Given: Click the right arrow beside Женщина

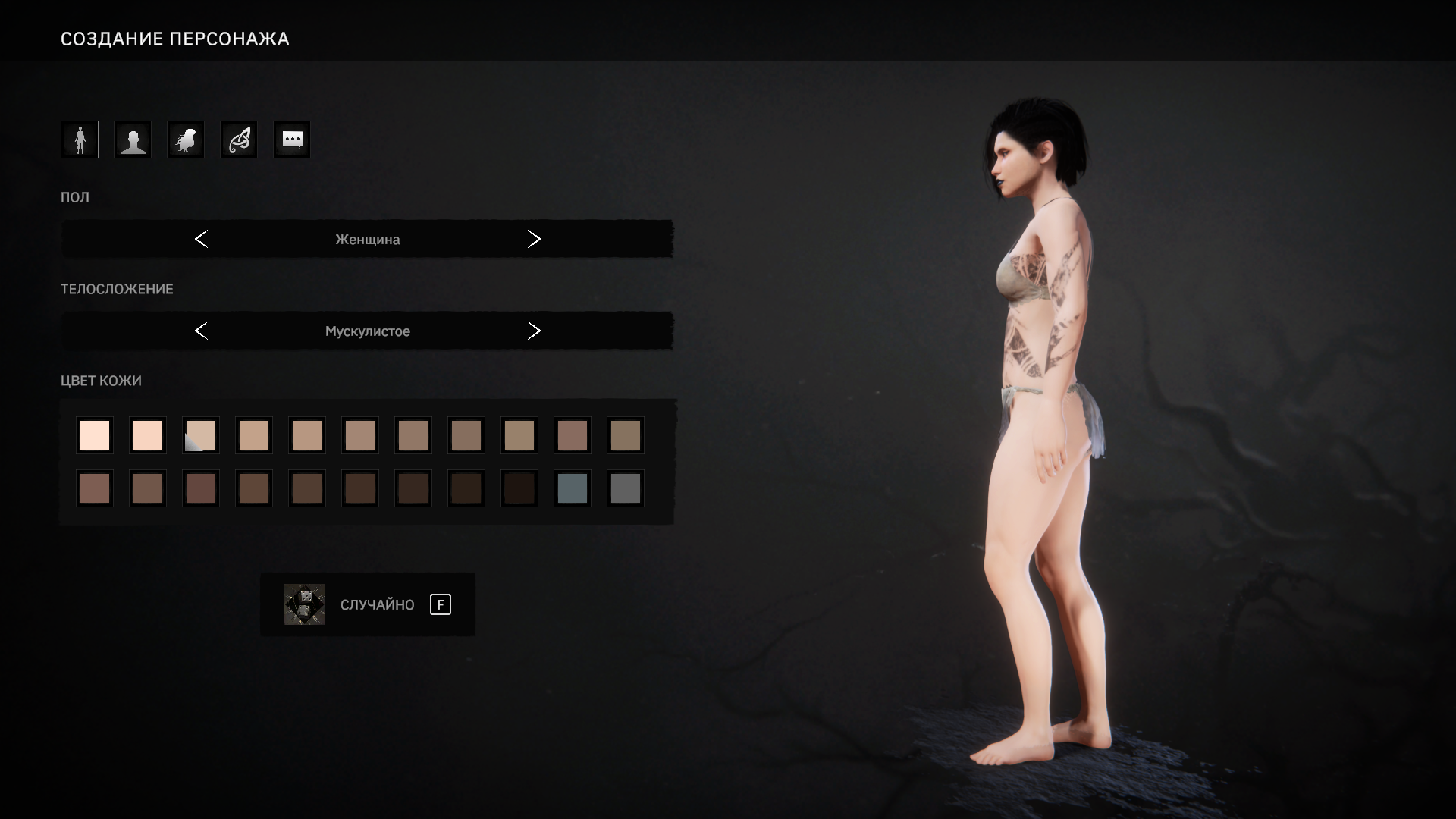Looking at the screenshot, I should (x=534, y=239).
